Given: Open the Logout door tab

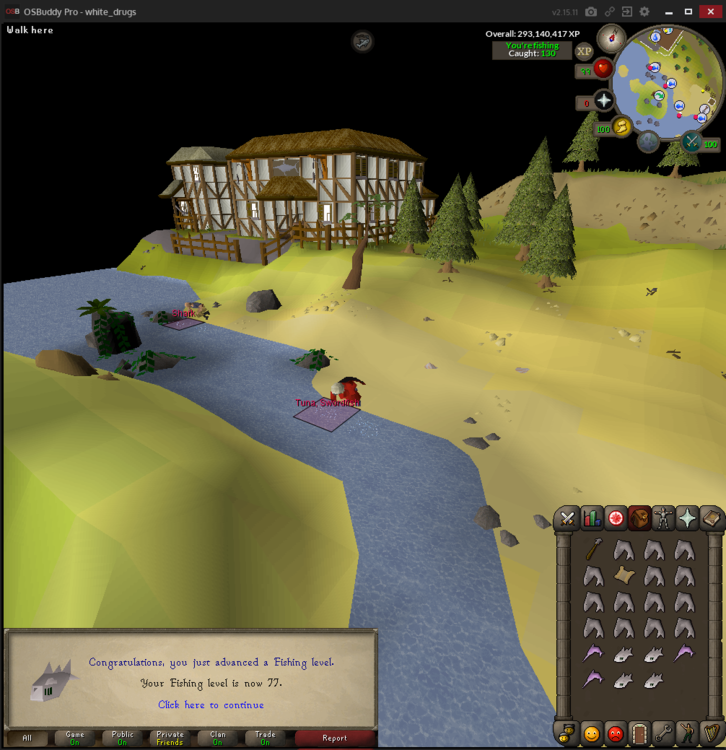Looking at the screenshot, I should (639, 733).
